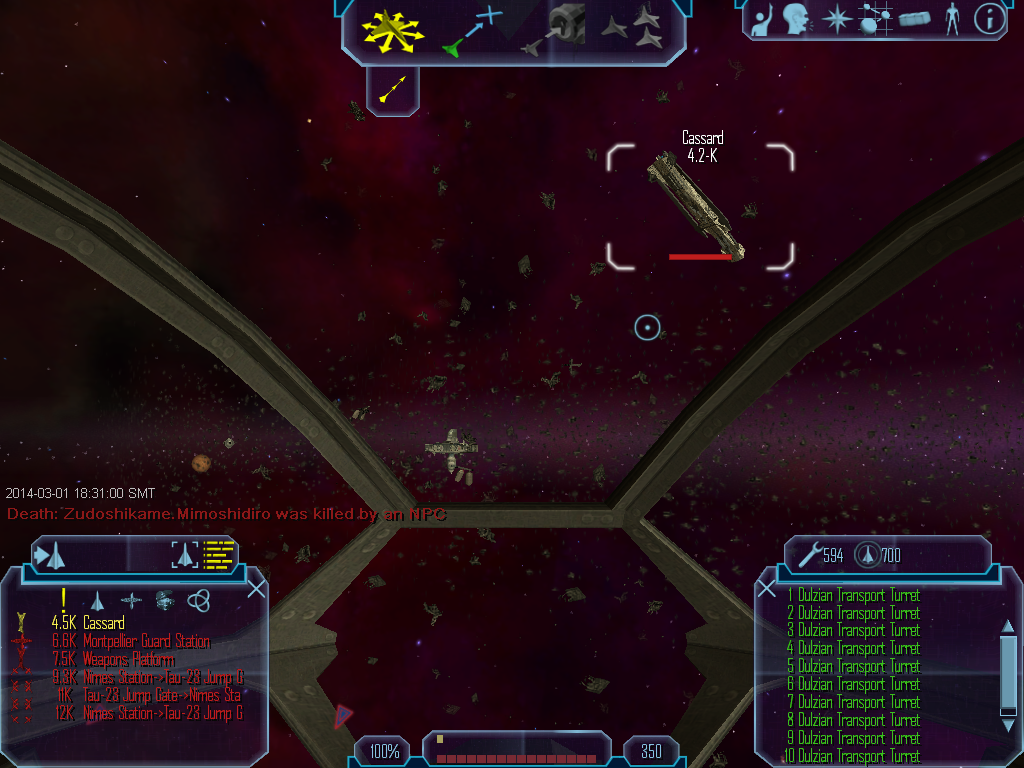Open the waving-person character menu icon
Viewport: 1024px width, 768px height.
pyautogui.click(x=761, y=18)
